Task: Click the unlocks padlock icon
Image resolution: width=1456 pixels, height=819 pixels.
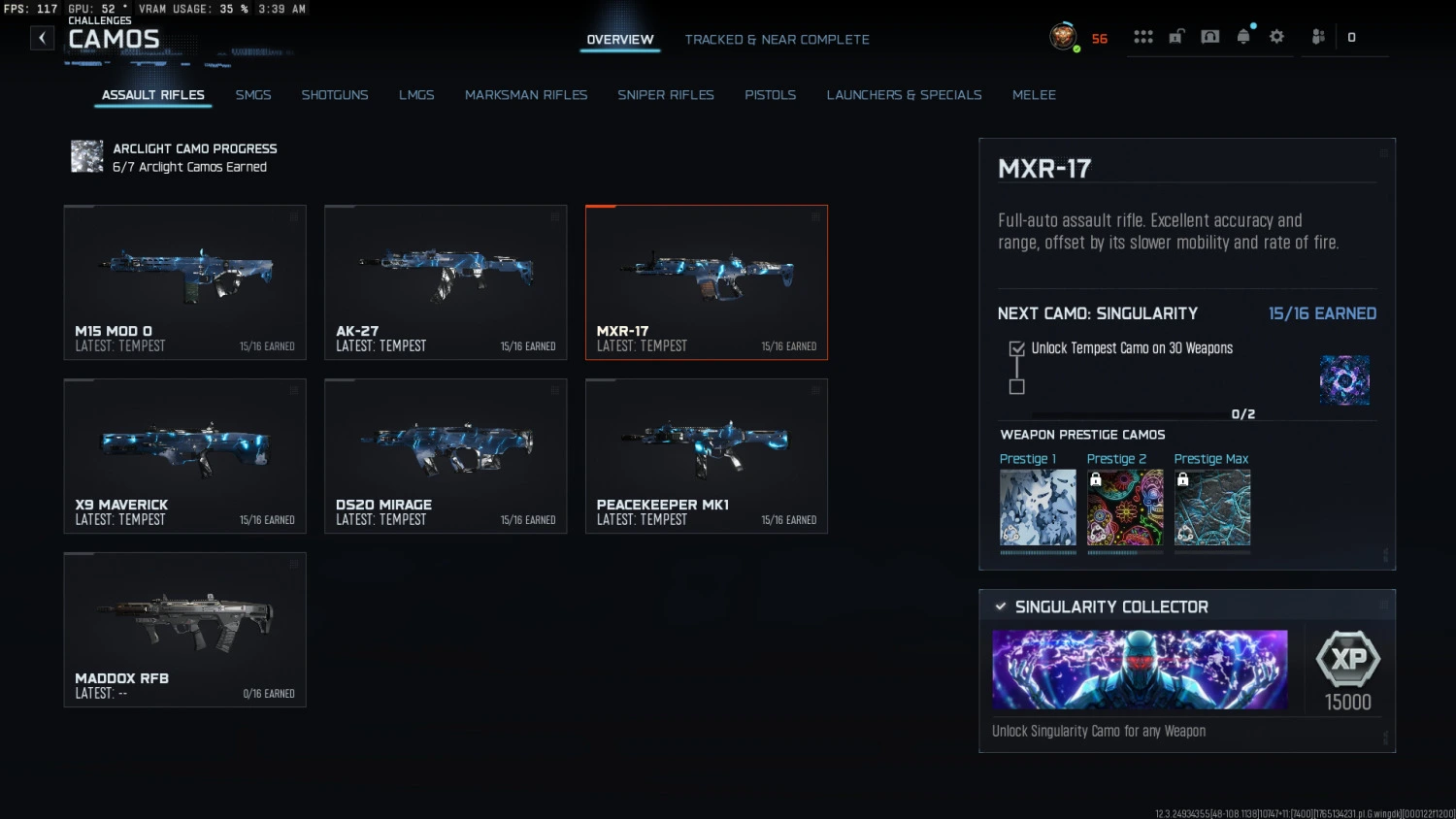Action: pos(1175,36)
